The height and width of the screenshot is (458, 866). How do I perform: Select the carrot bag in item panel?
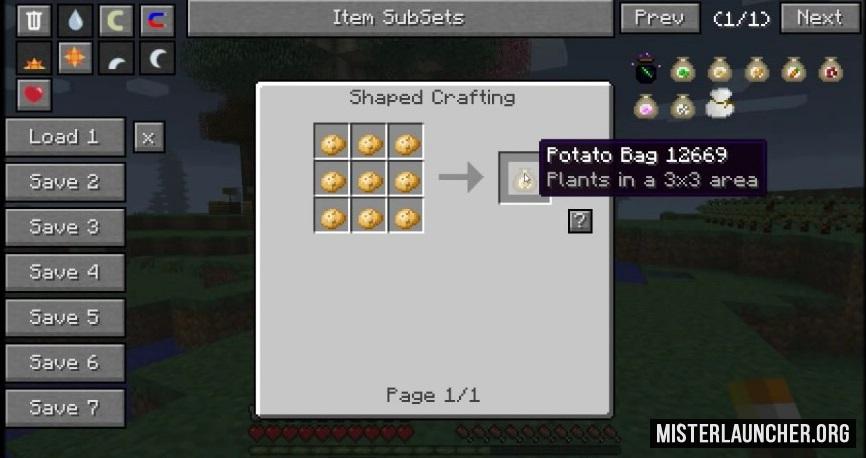(794, 70)
